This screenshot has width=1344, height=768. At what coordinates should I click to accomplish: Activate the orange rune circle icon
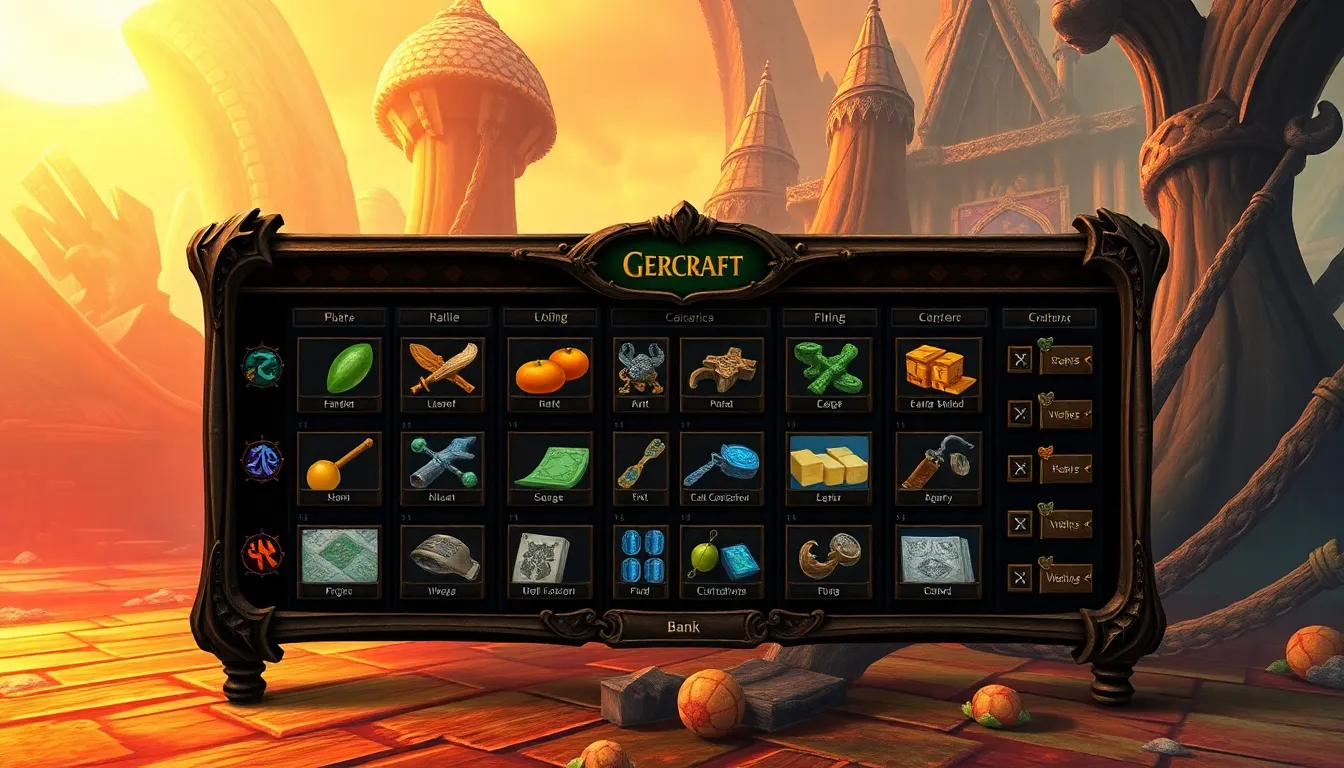pyautogui.click(x=263, y=552)
